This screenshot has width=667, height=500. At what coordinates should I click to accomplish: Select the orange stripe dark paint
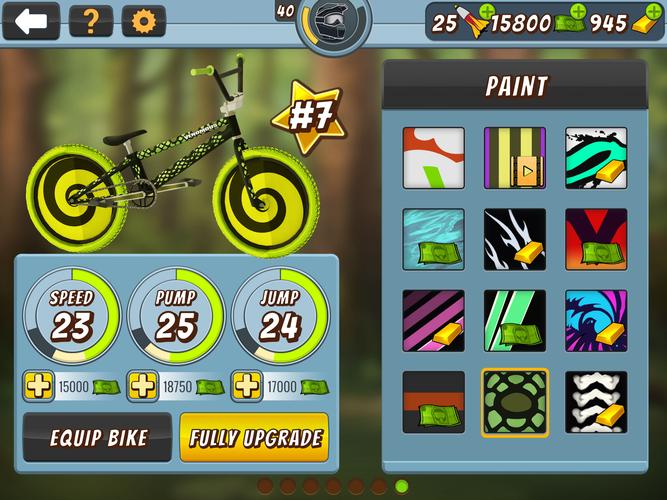click(x=434, y=402)
